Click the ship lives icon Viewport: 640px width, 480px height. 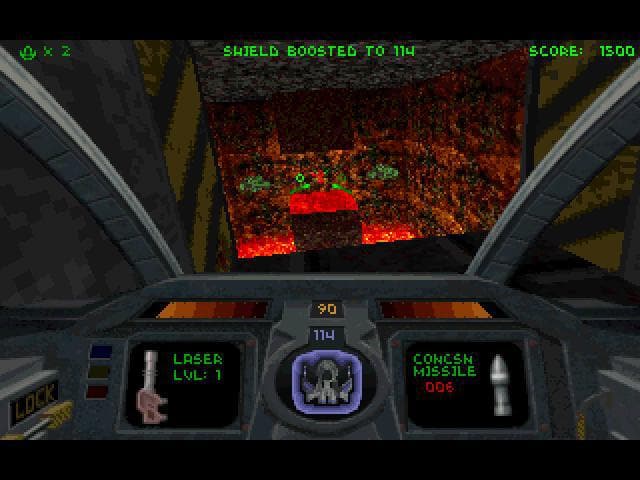coord(29,51)
